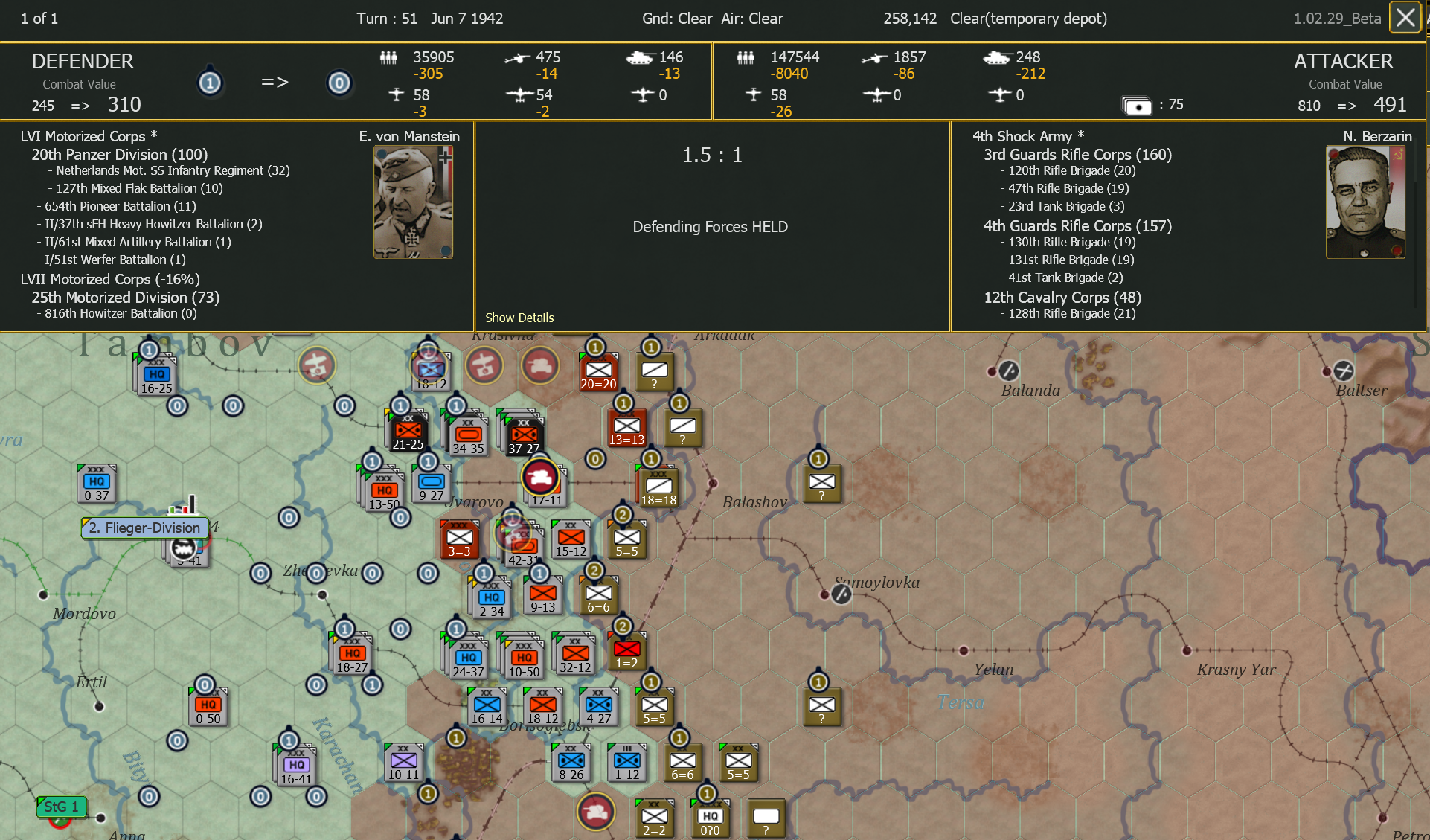Click the artillery strike icon near Krasivna
Viewport: 1430px width, 840px height.
484,365
